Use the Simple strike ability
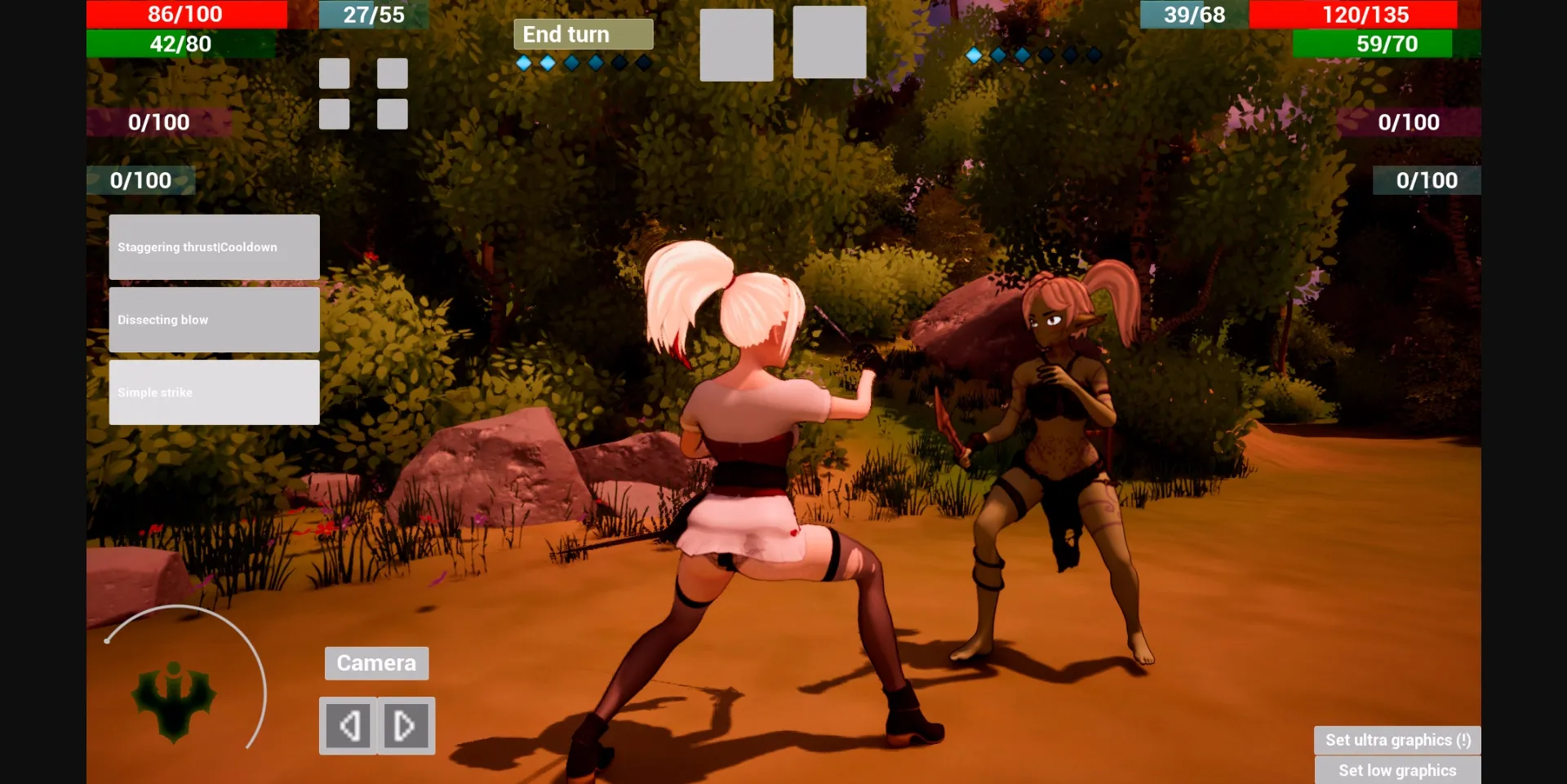 click(213, 392)
